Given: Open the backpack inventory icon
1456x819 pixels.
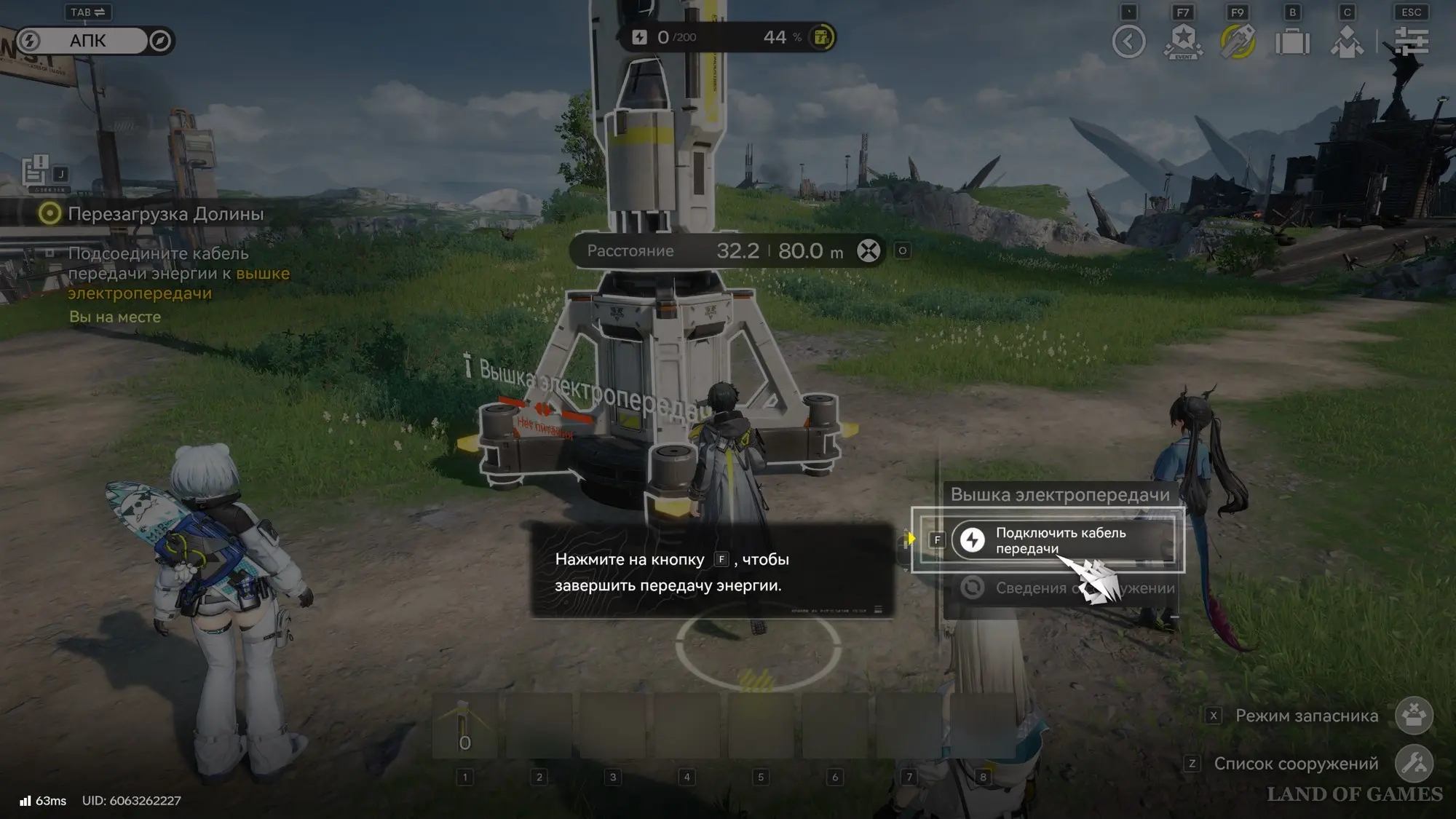Looking at the screenshot, I should (1292, 41).
